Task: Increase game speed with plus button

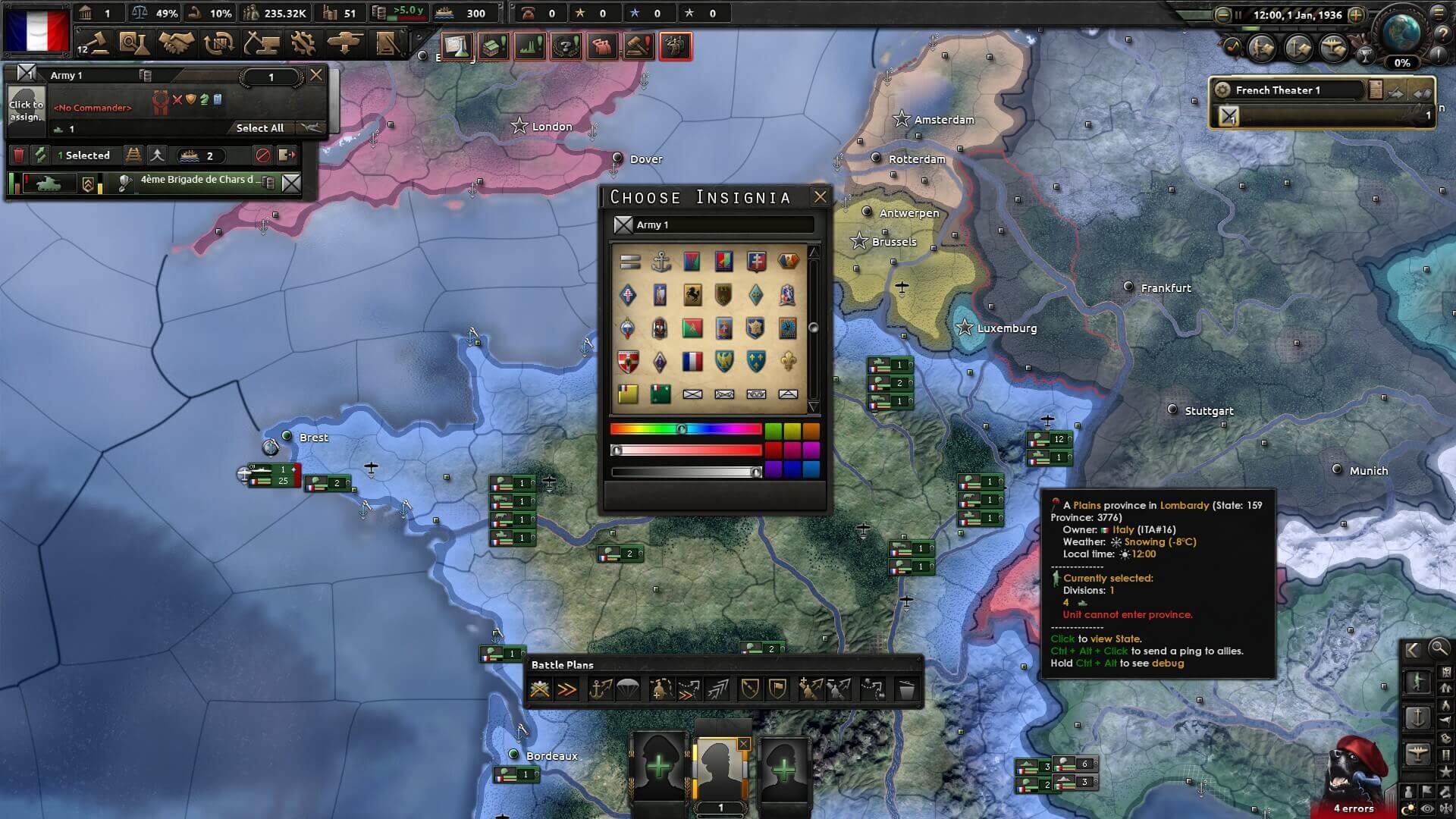Action: (1356, 14)
